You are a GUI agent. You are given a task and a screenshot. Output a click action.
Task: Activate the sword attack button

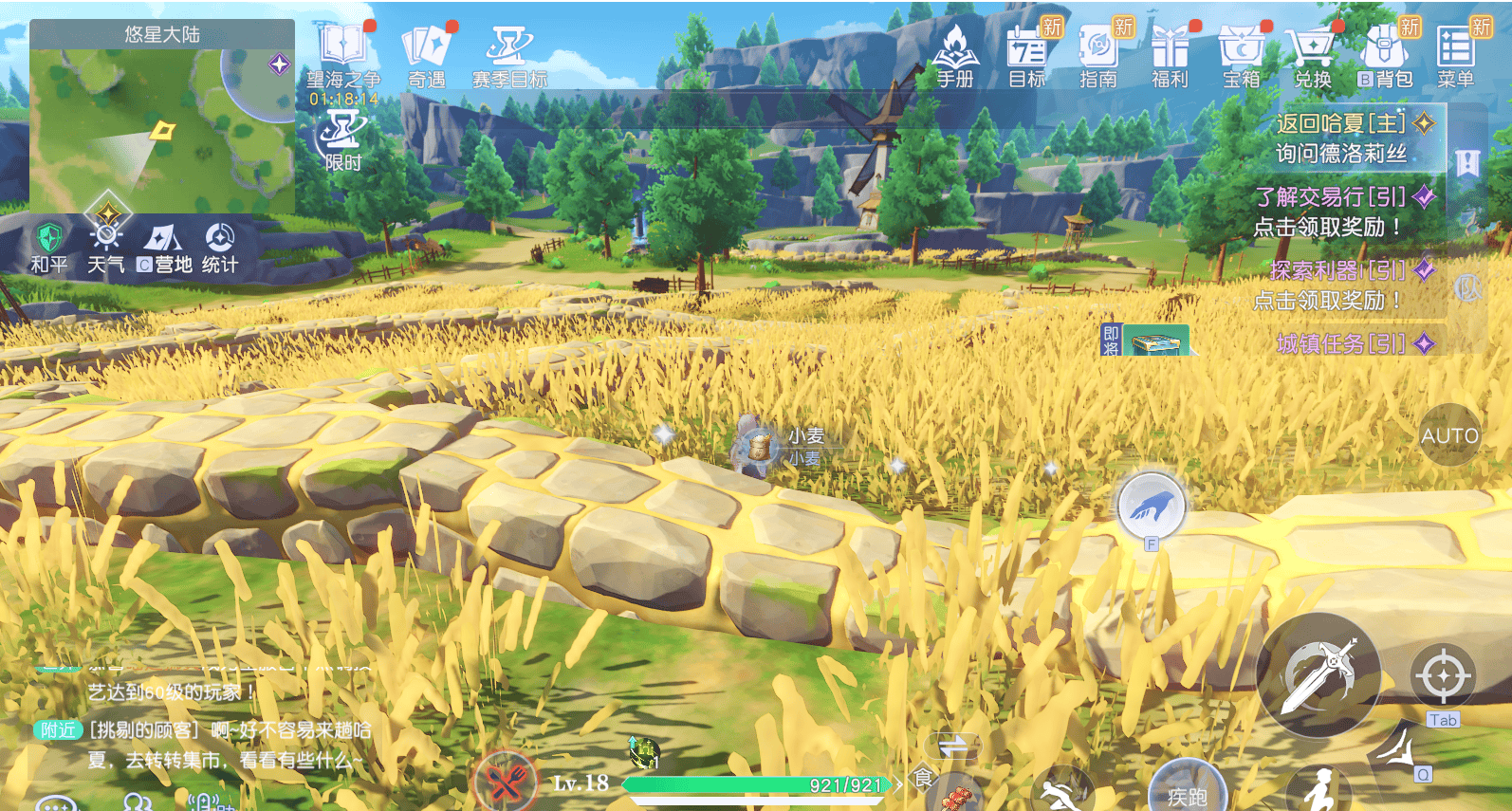click(1318, 674)
